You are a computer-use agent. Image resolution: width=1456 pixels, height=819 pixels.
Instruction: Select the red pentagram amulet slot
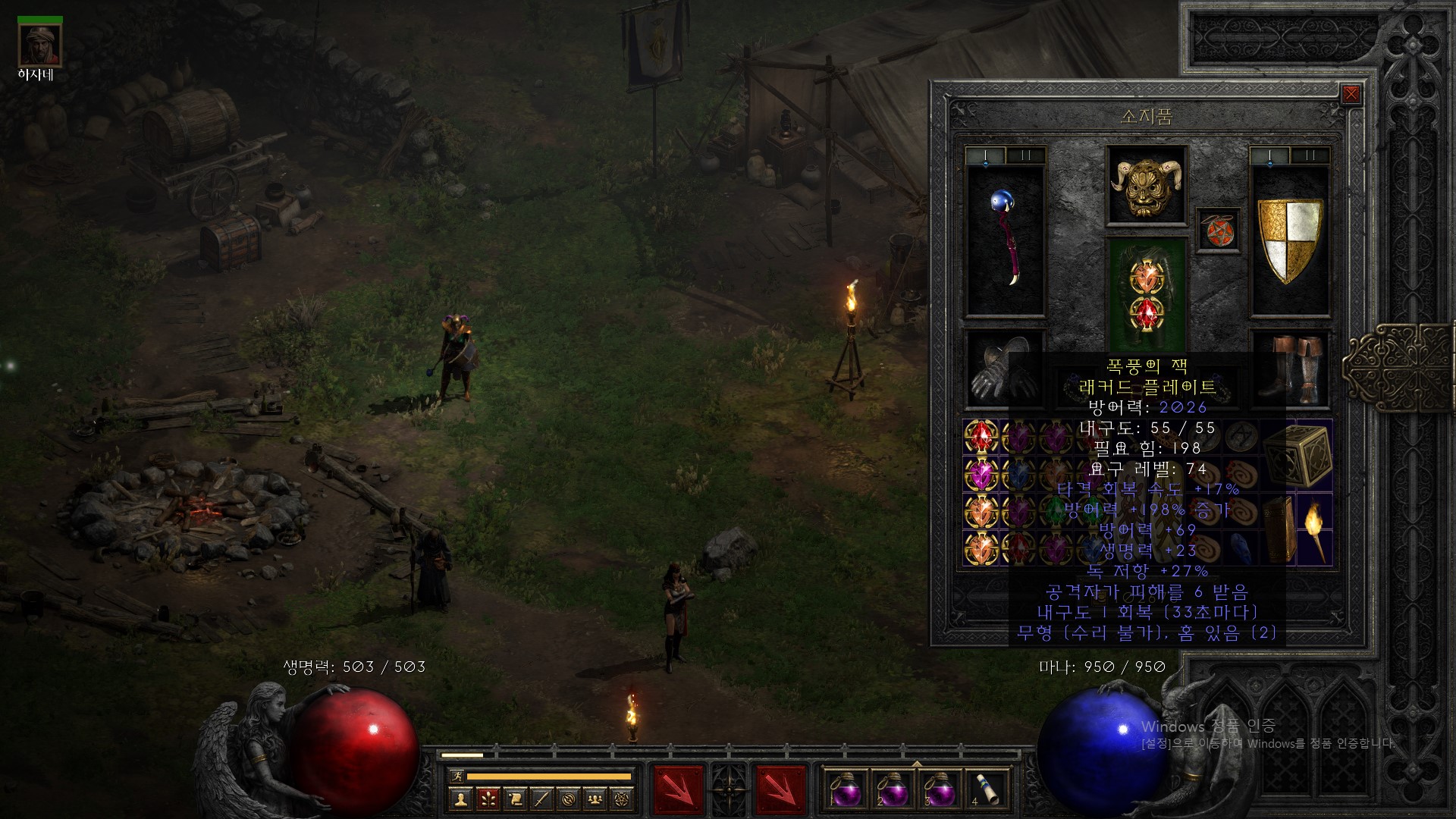coord(1219,231)
